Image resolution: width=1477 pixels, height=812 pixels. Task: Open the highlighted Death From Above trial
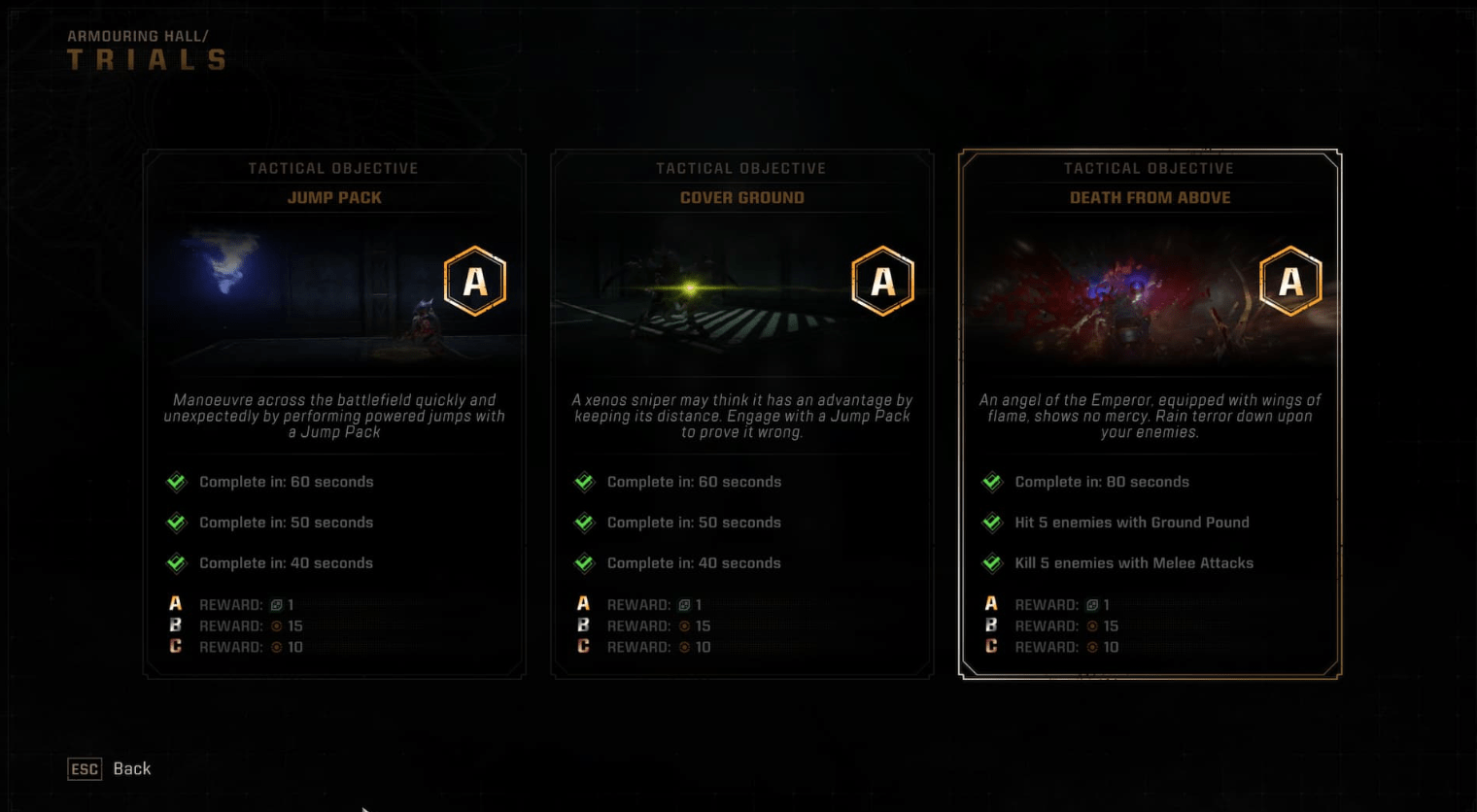click(1151, 413)
